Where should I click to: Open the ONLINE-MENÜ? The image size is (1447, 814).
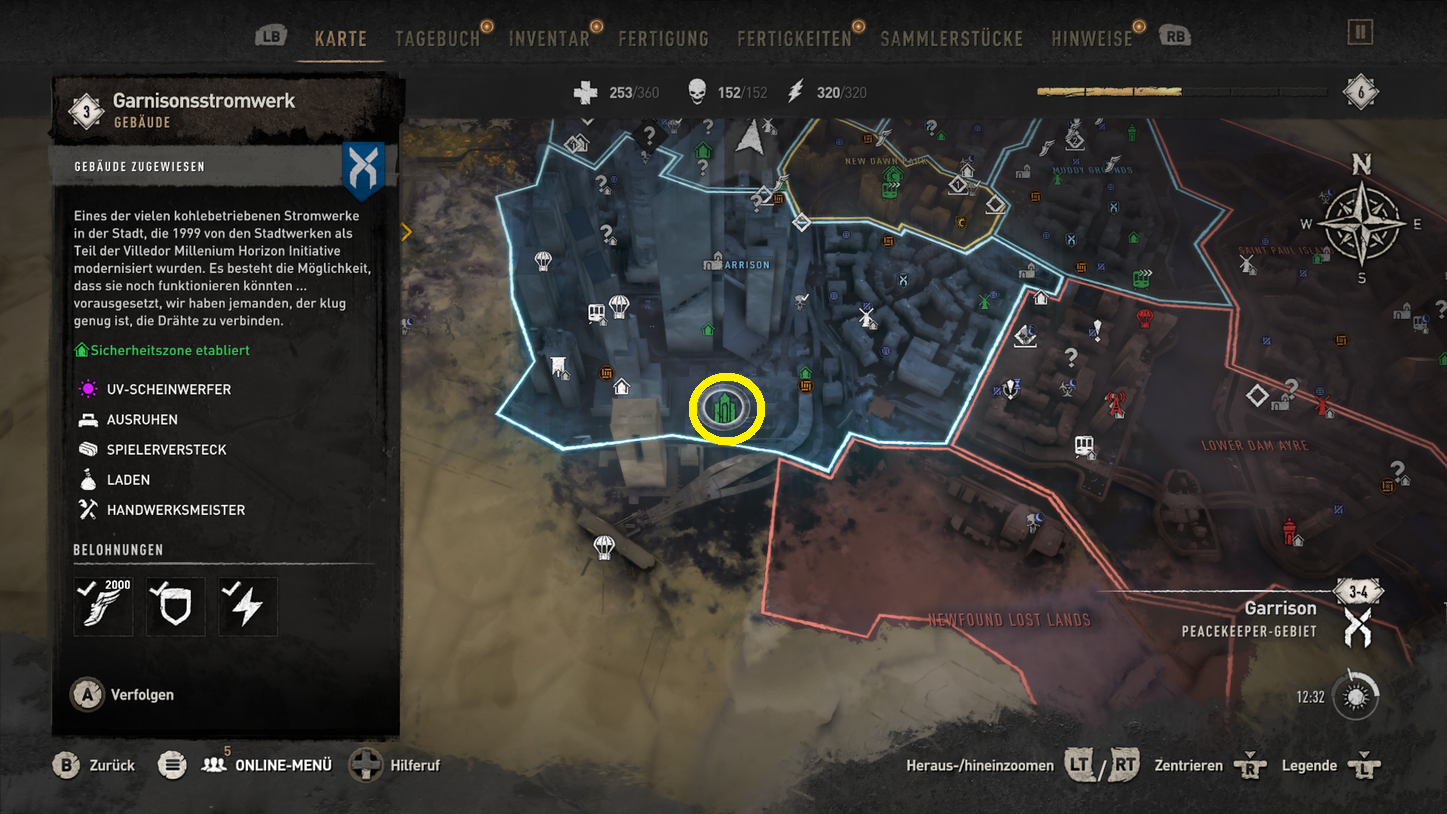[267, 765]
